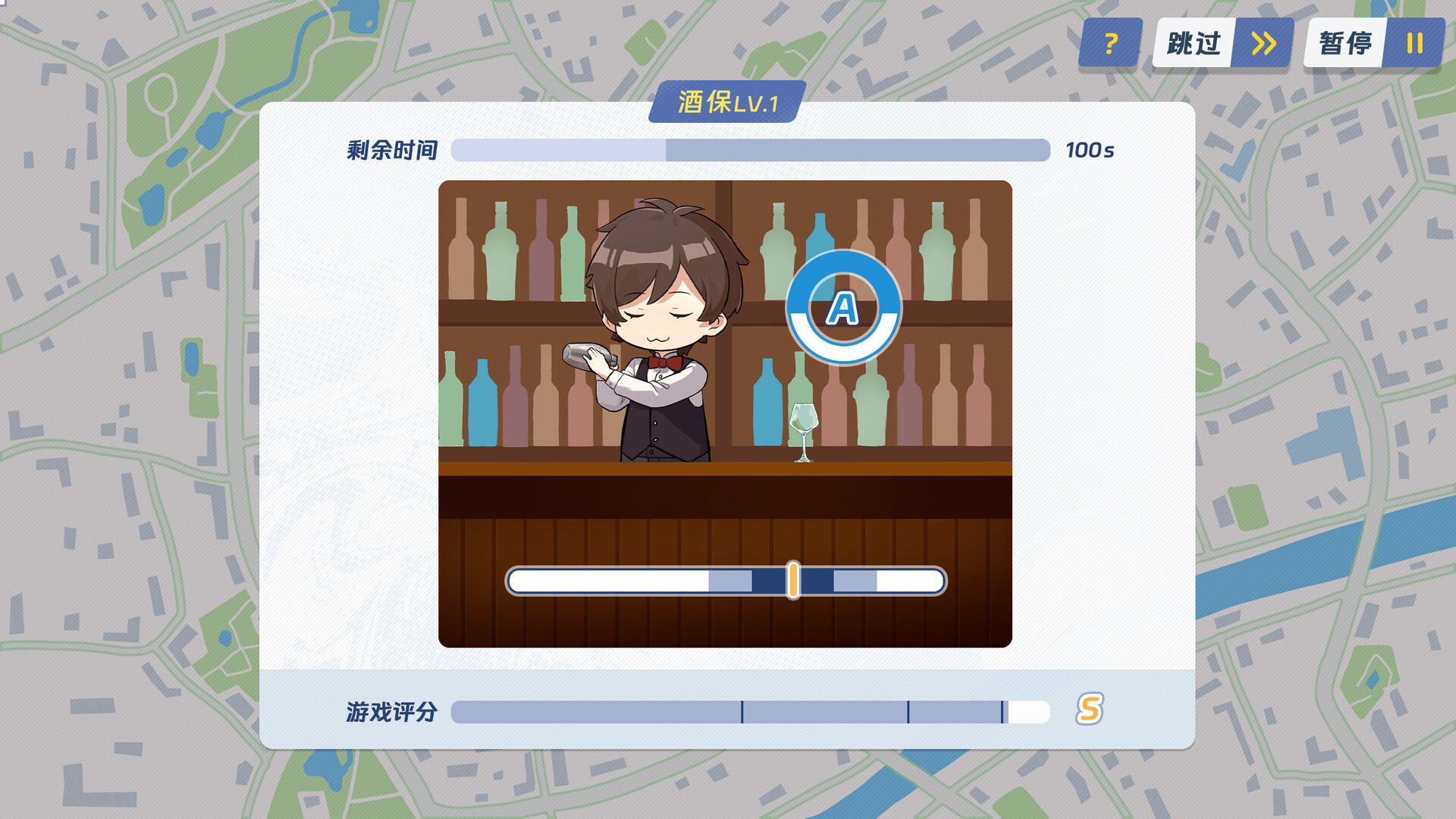The width and height of the screenshot is (1456, 819).
Task: Click the red bow tie on the bartender
Action: (661, 362)
